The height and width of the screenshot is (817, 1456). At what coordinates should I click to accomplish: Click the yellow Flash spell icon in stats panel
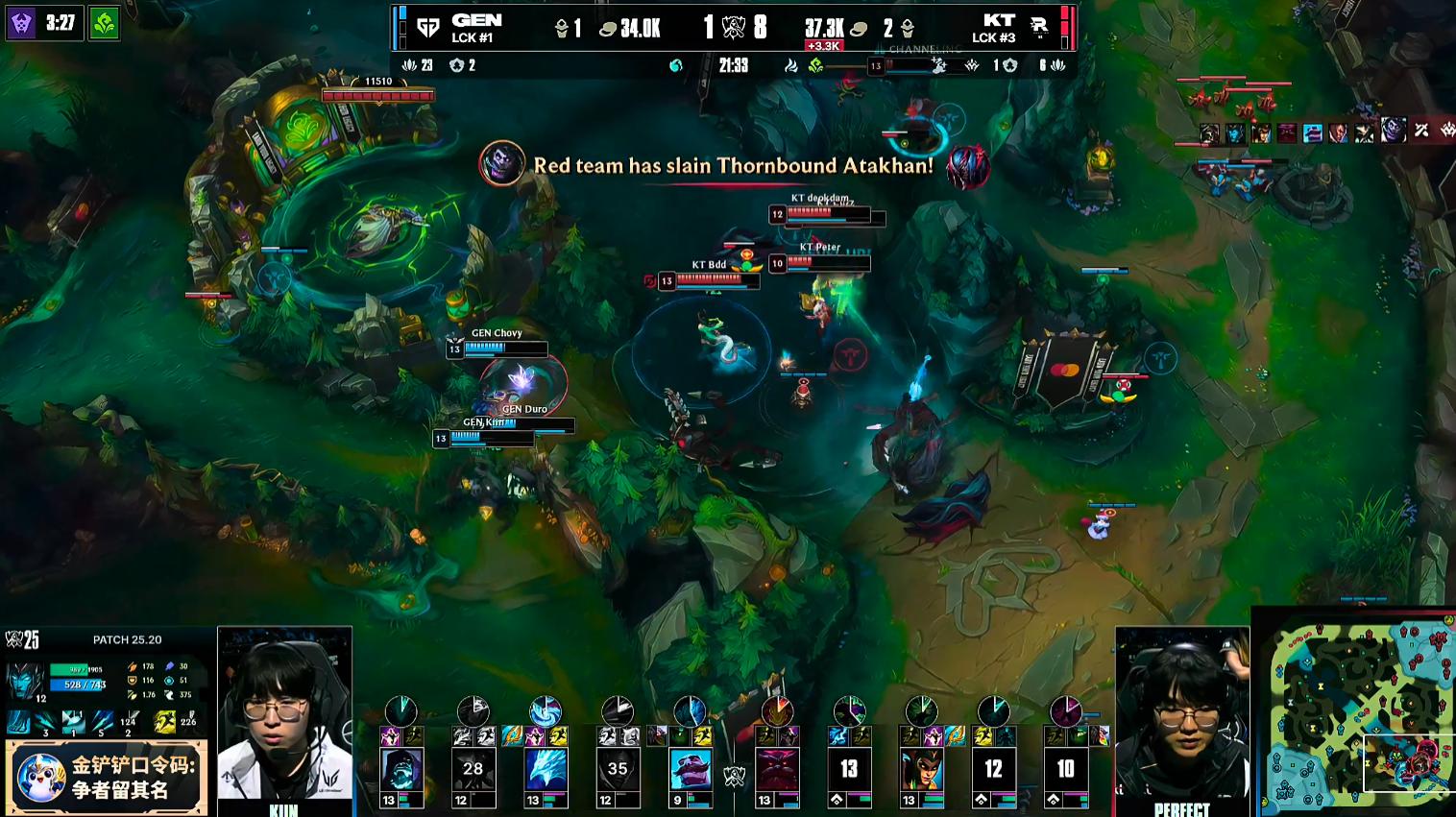(x=165, y=722)
